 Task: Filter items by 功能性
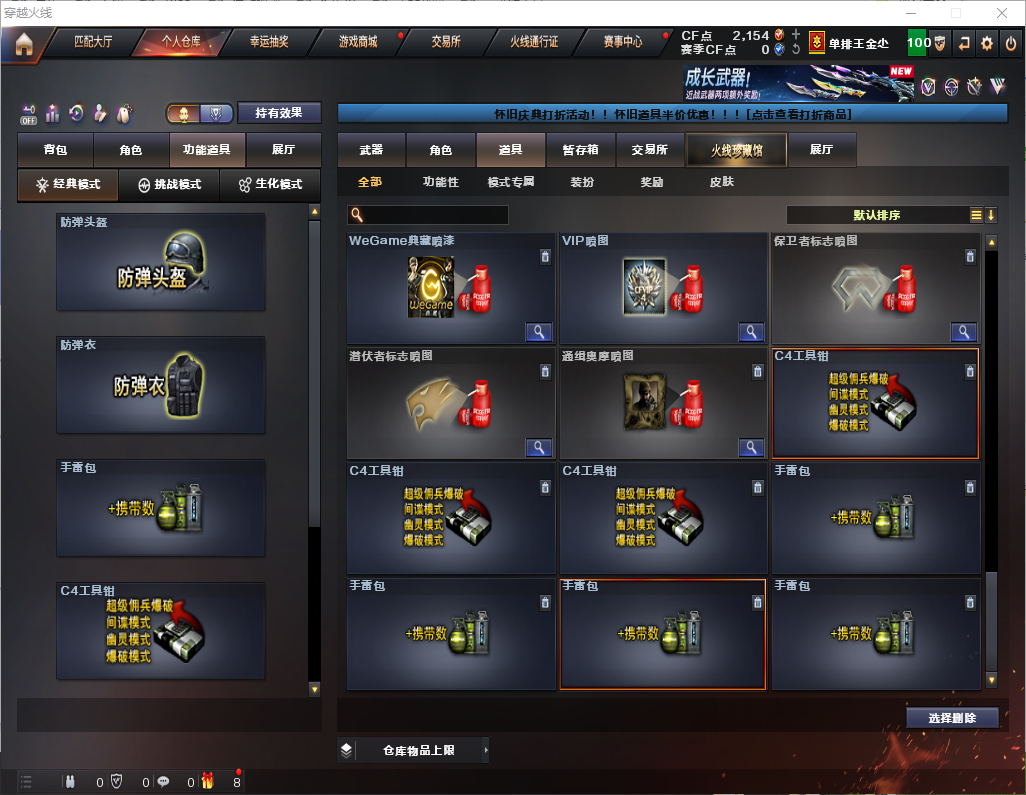click(x=440, y=182)
